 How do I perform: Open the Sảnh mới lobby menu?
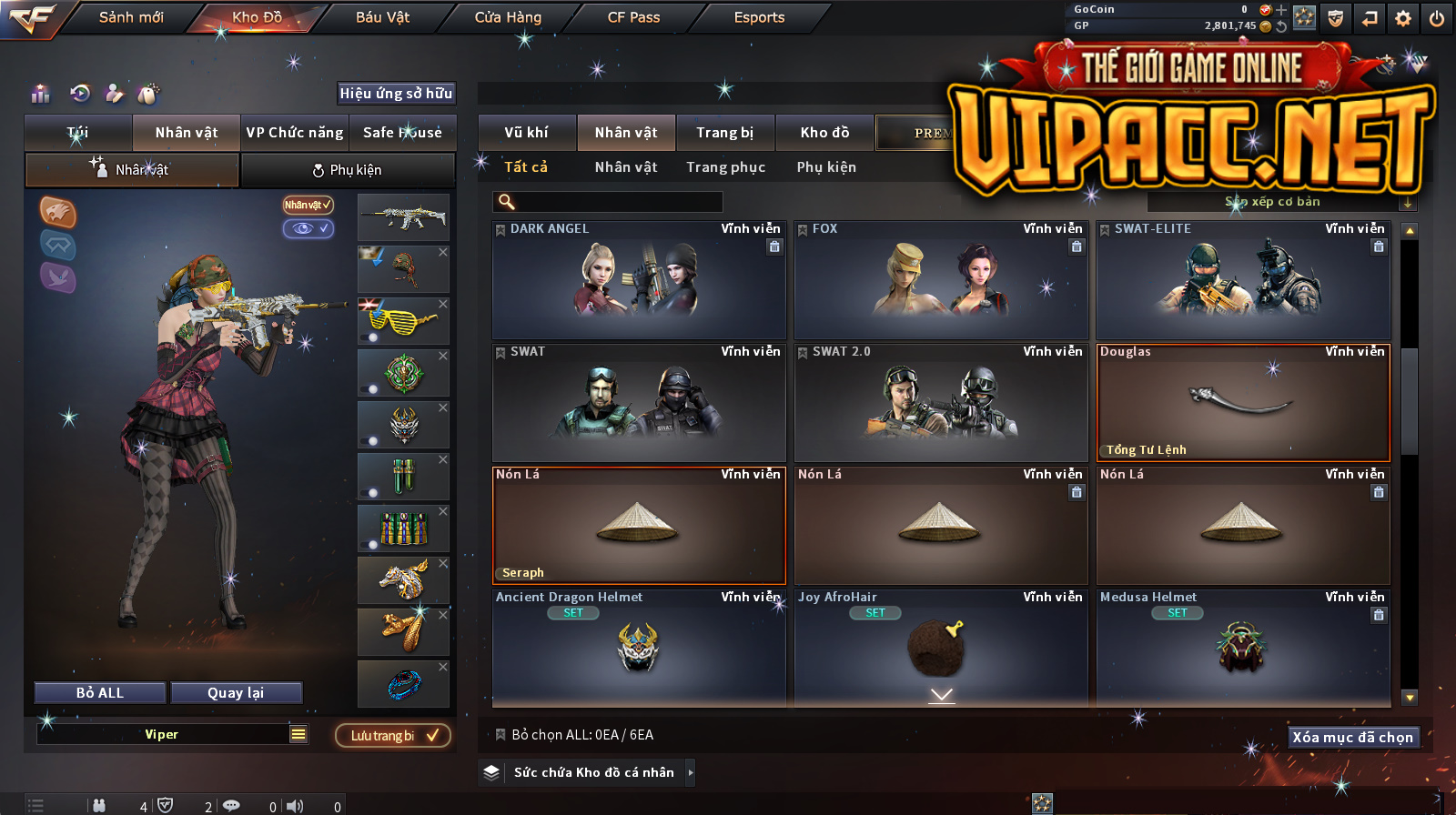point(131,17)
